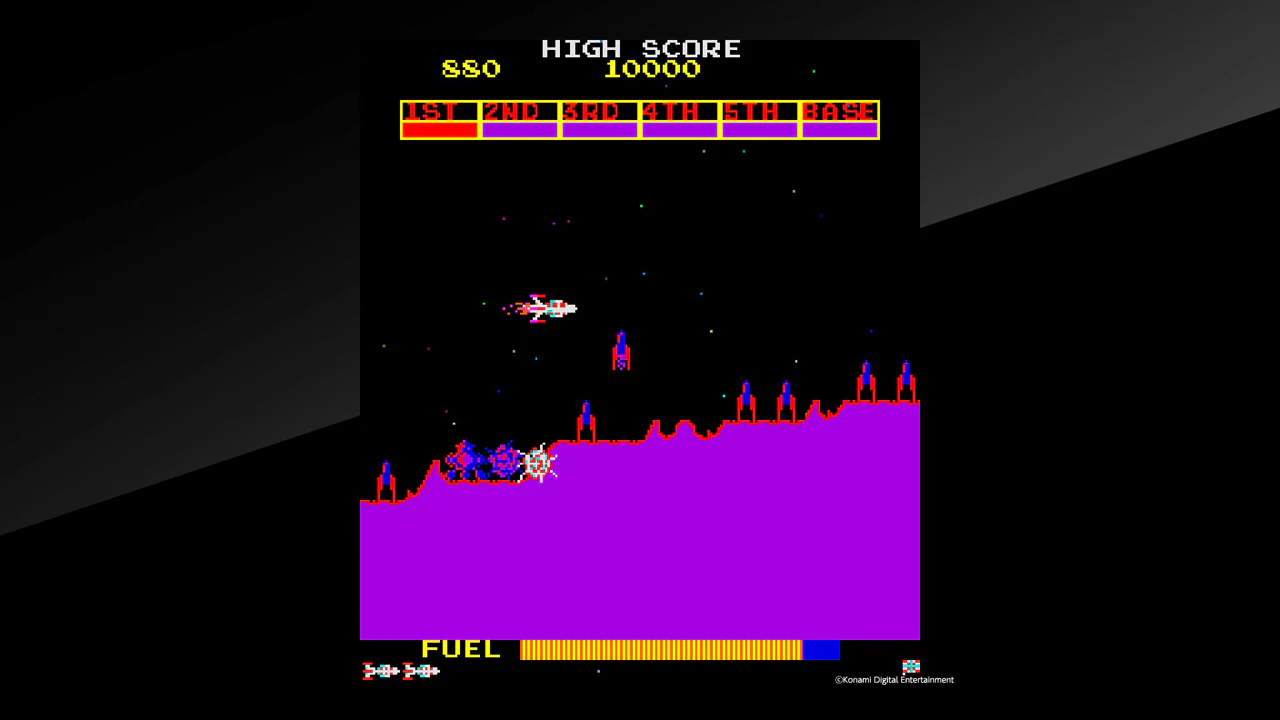The image size is (1280, 720).
Task: Select the BASE stage cell in the progress strip
Action: [x=839, y=112]
